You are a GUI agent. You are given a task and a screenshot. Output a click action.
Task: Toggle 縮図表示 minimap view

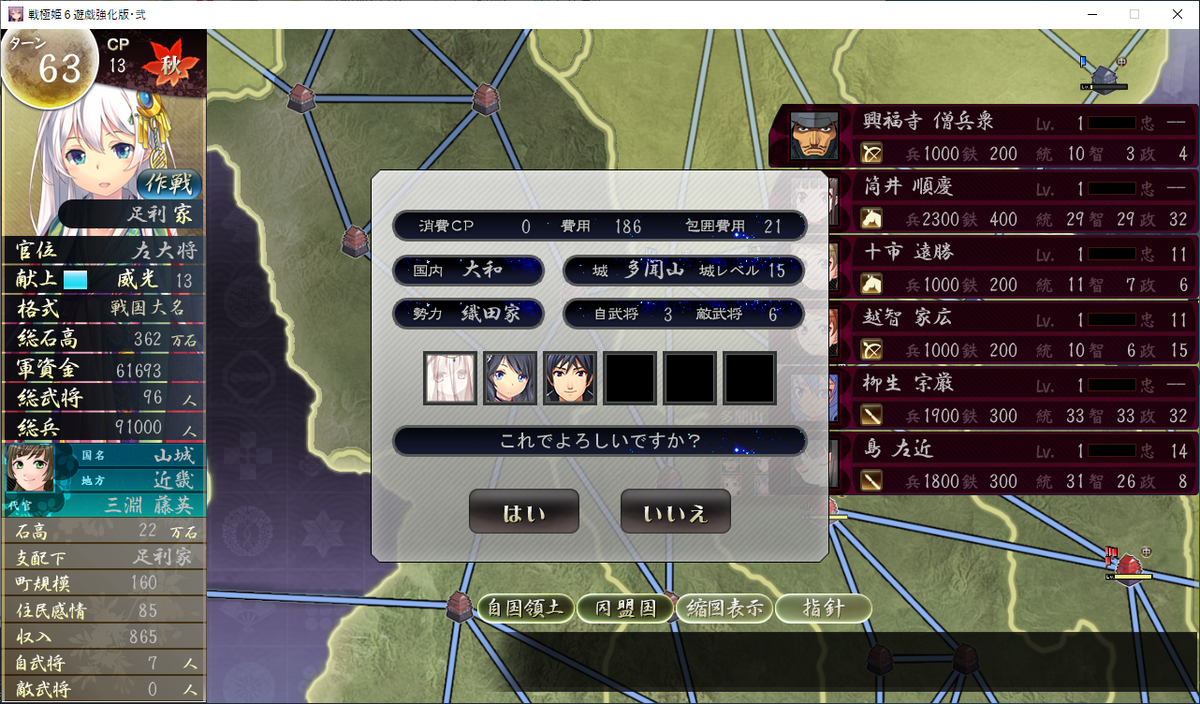click(x=724, y=608)
